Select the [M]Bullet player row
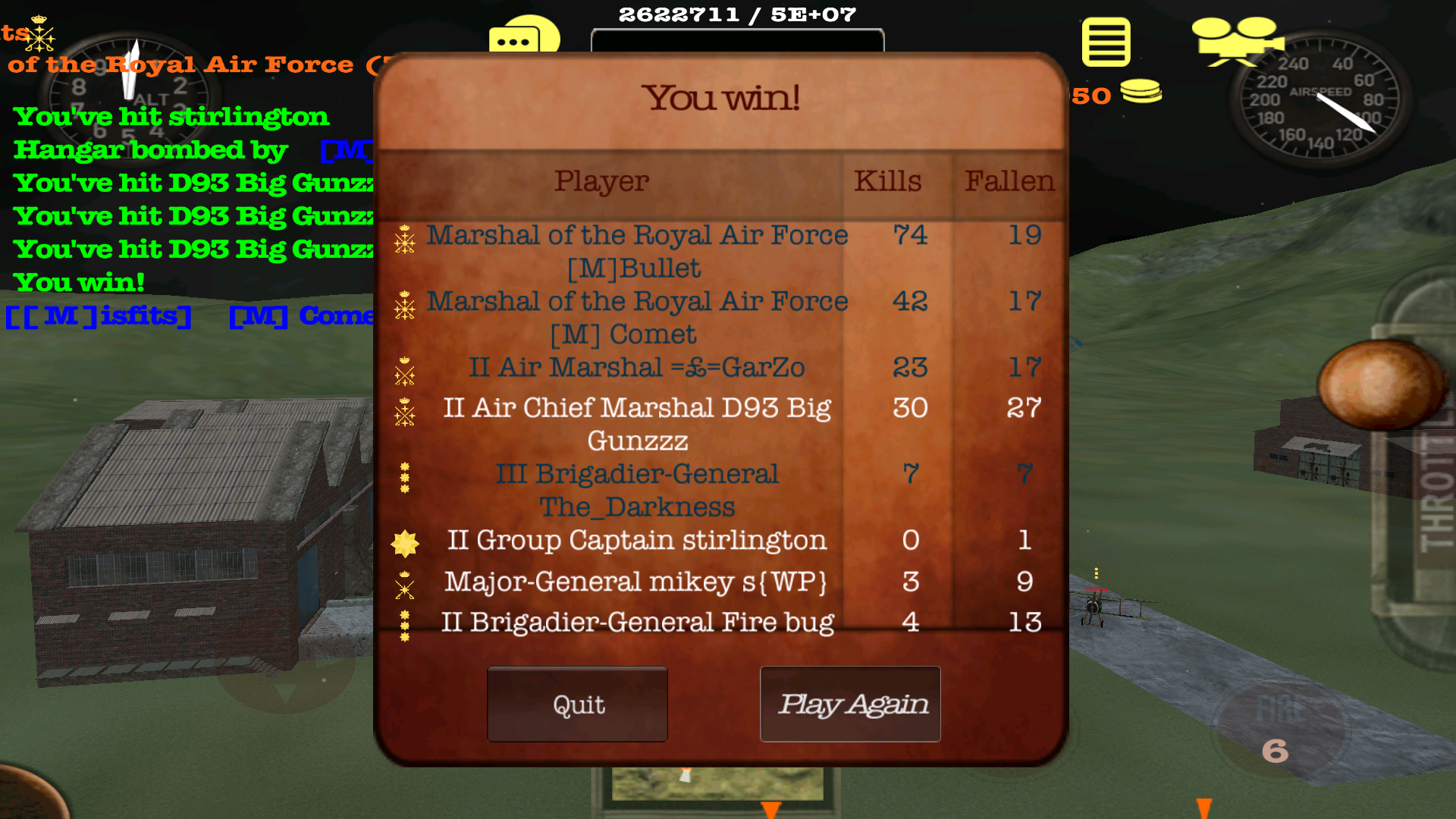Viewport: 1456px width, 819px height. coord(637,251)
